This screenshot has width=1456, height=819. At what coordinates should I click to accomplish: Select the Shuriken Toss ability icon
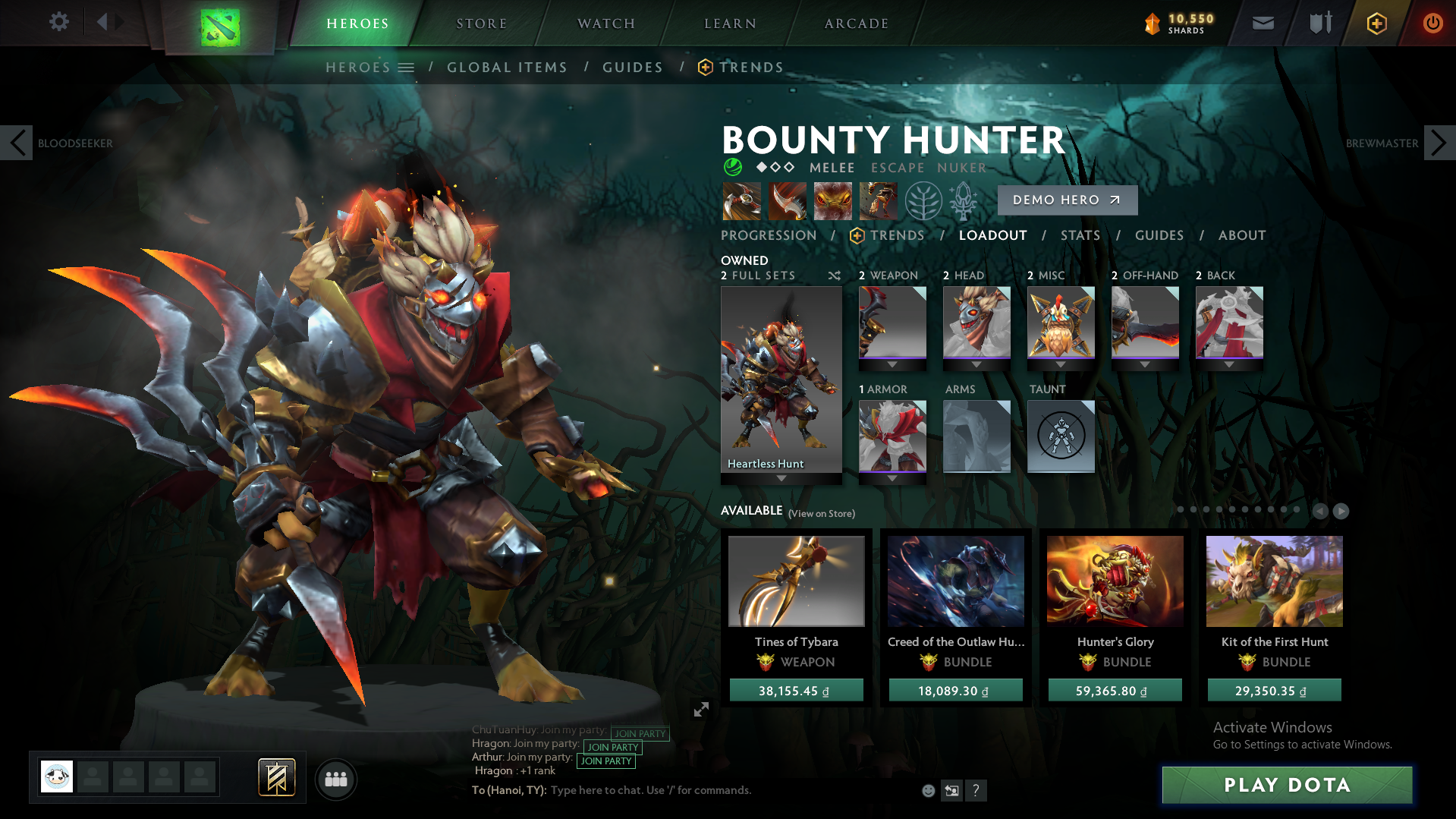(741, 200)
